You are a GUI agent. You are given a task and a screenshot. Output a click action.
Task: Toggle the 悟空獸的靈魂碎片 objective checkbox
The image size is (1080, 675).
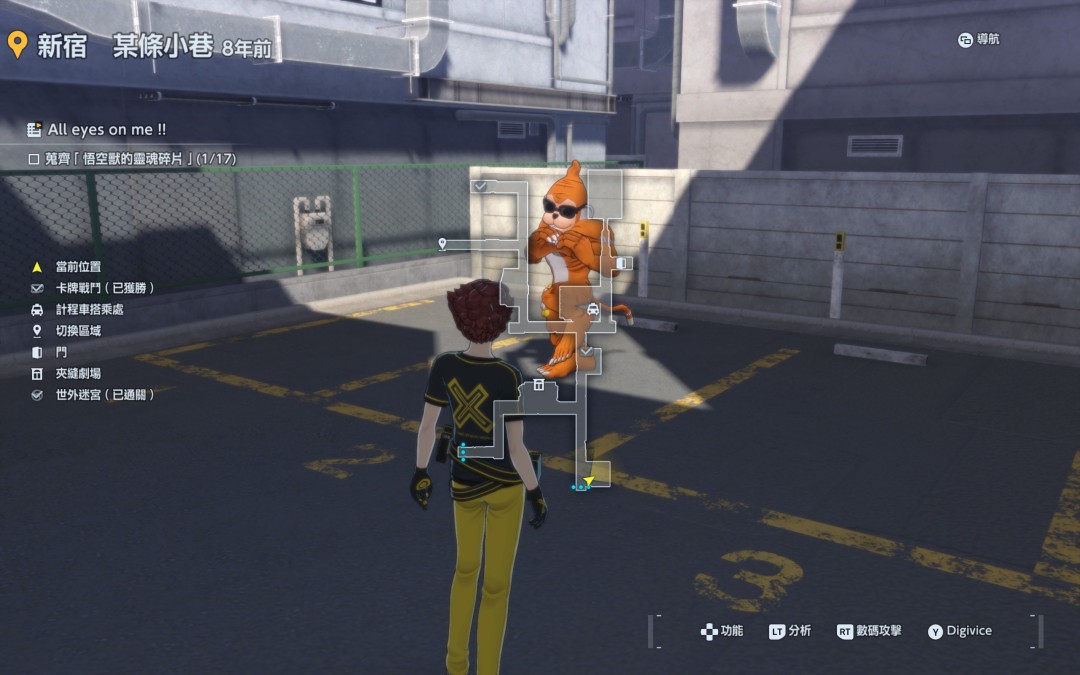[x=34, y=159]
